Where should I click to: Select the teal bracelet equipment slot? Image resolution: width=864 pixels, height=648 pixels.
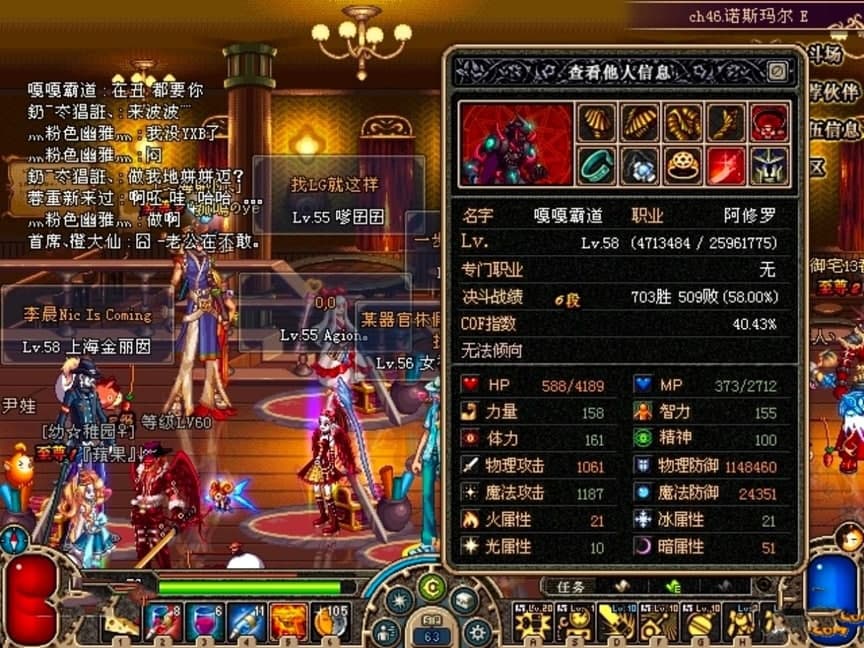tap(597, 165)
